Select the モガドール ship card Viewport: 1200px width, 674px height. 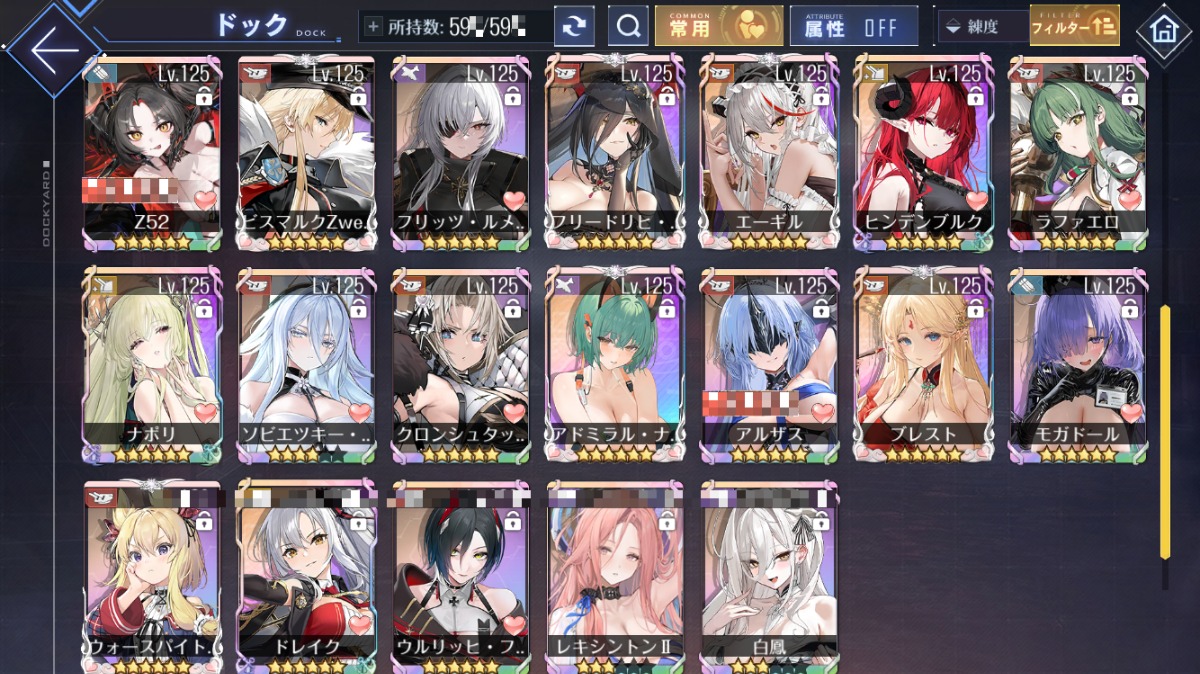(x=1077, y=362)
